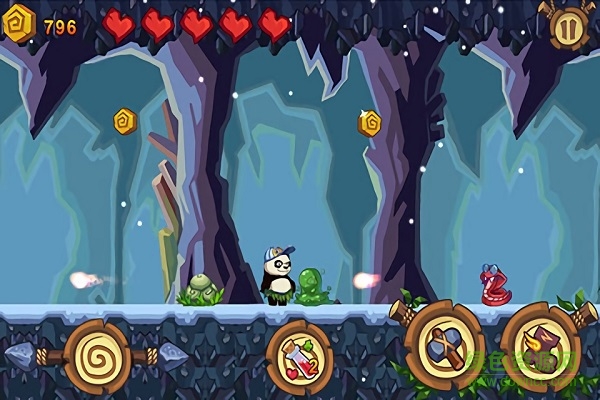600x400 pixels.
Task: Tap the left arrow movement control
Action: (x=22, y=356)
